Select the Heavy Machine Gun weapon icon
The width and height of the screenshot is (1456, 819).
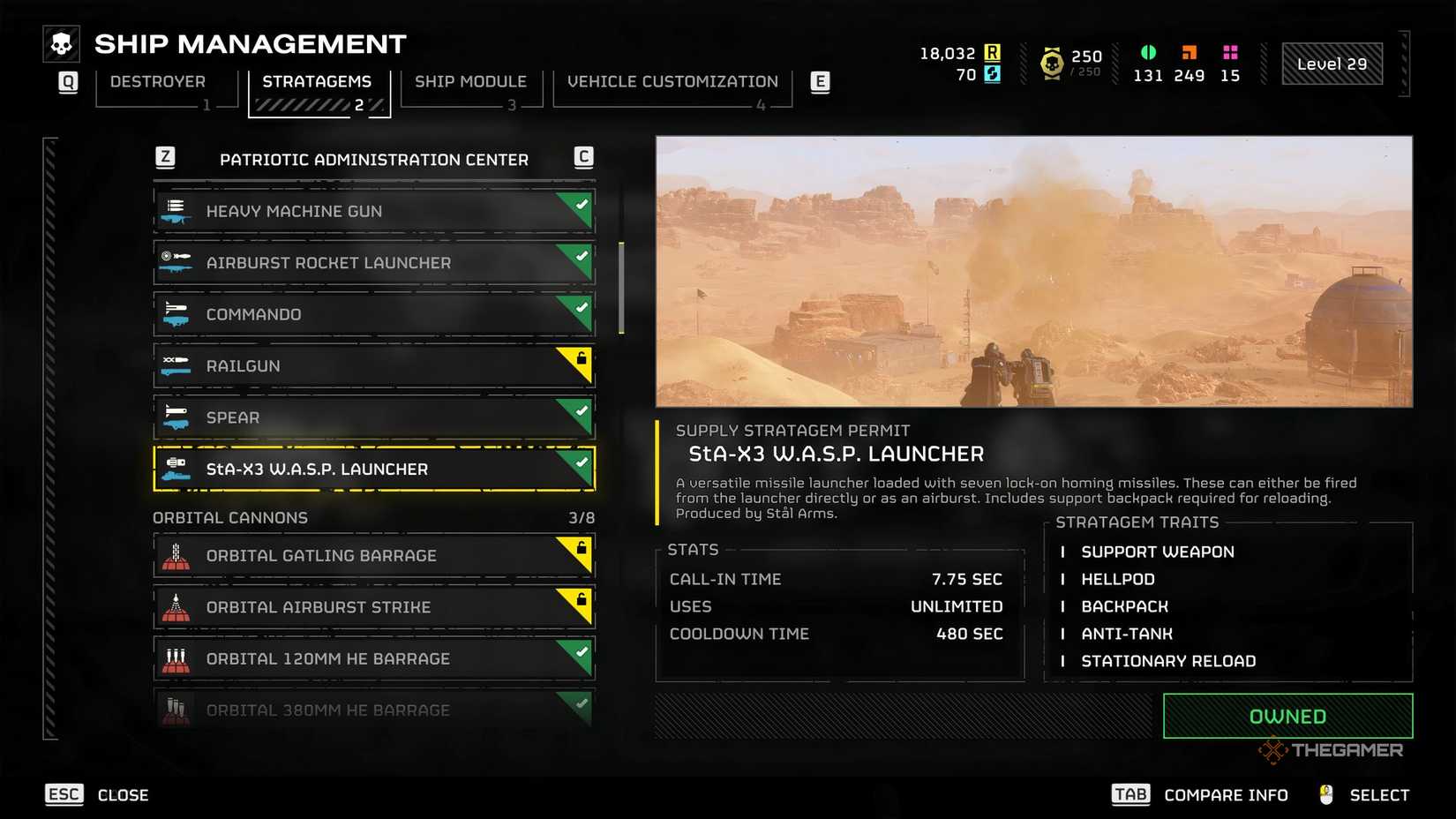[x=176, y=211]
